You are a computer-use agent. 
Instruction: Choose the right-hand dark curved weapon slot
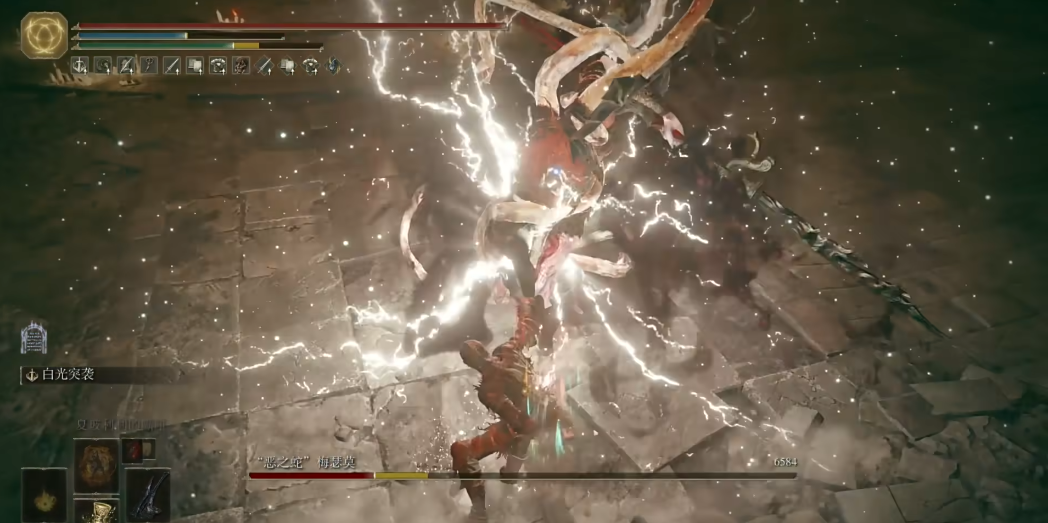tap(147, 494)
